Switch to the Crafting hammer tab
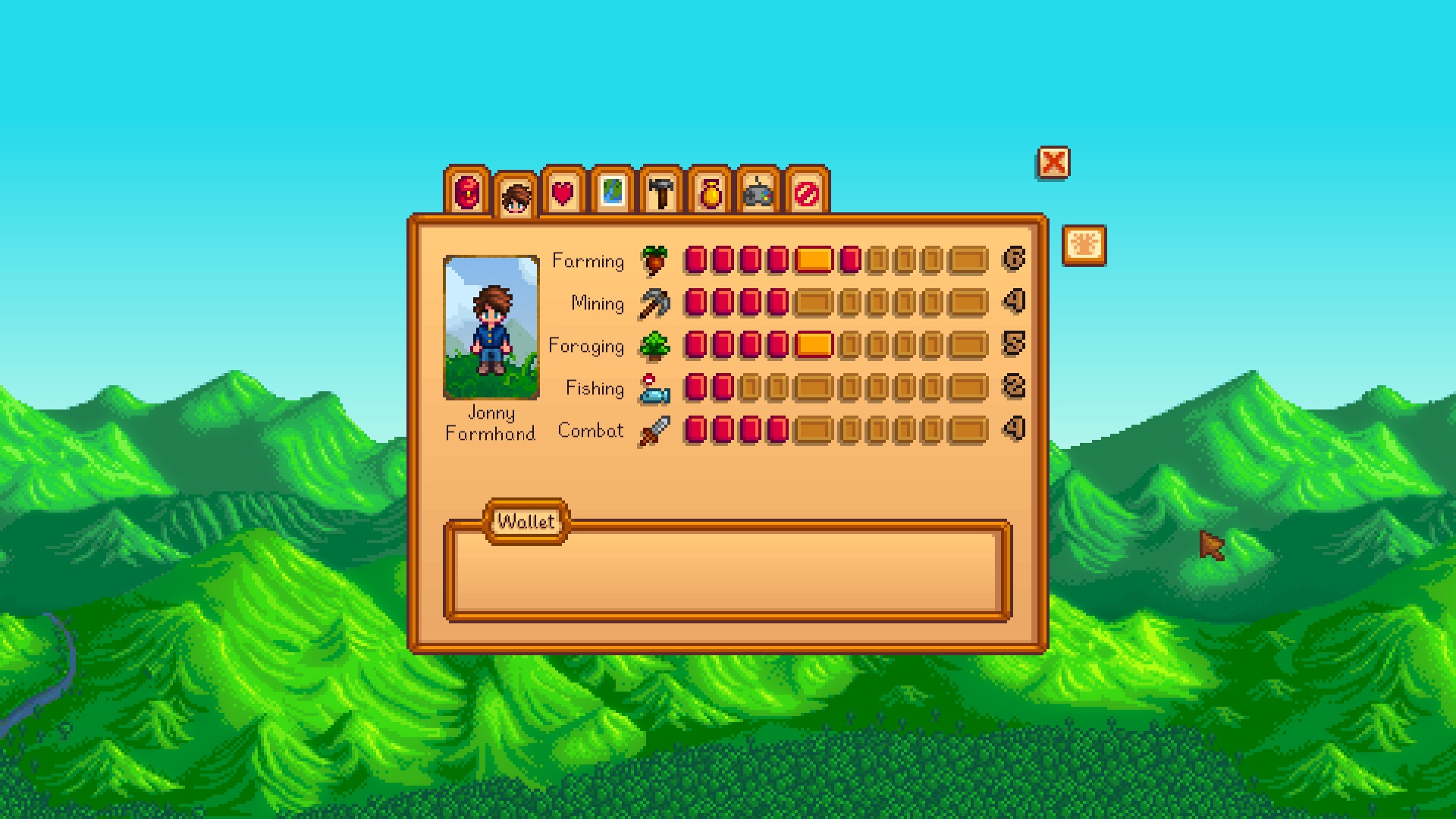The image size is (1456, 819). (x=661, y=192)
